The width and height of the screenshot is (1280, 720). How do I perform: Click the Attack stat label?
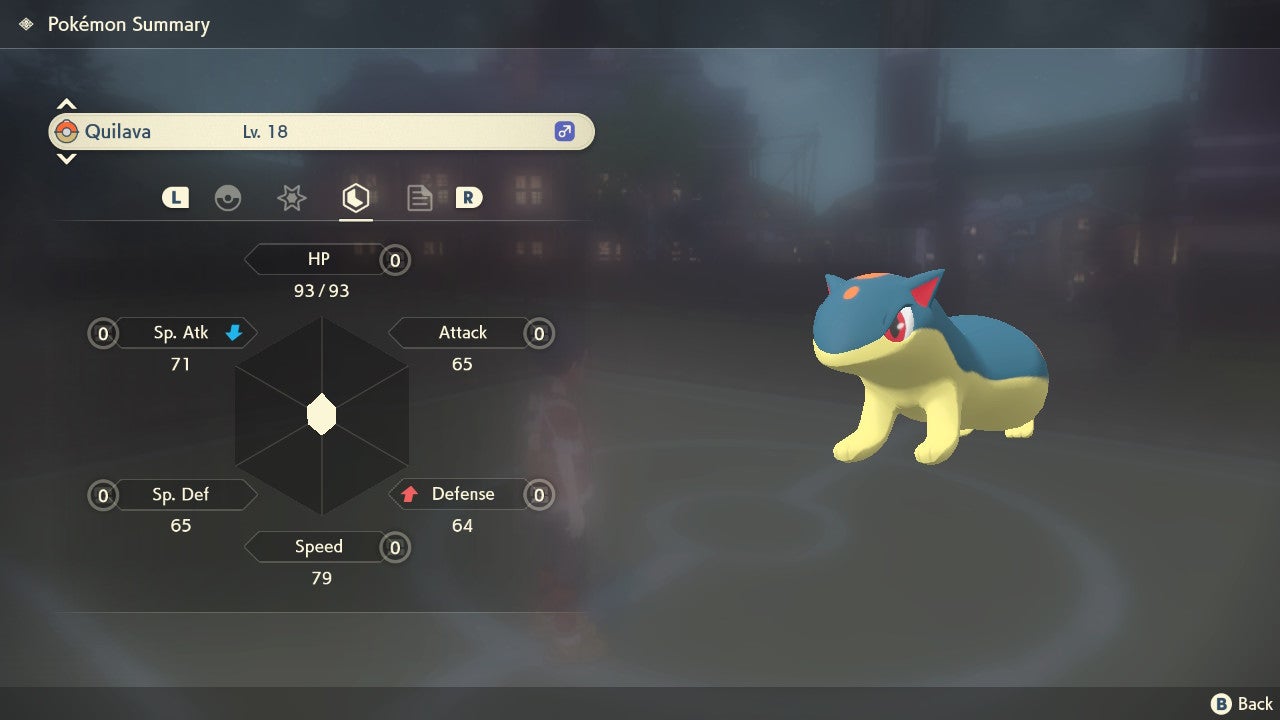point(462,332)
